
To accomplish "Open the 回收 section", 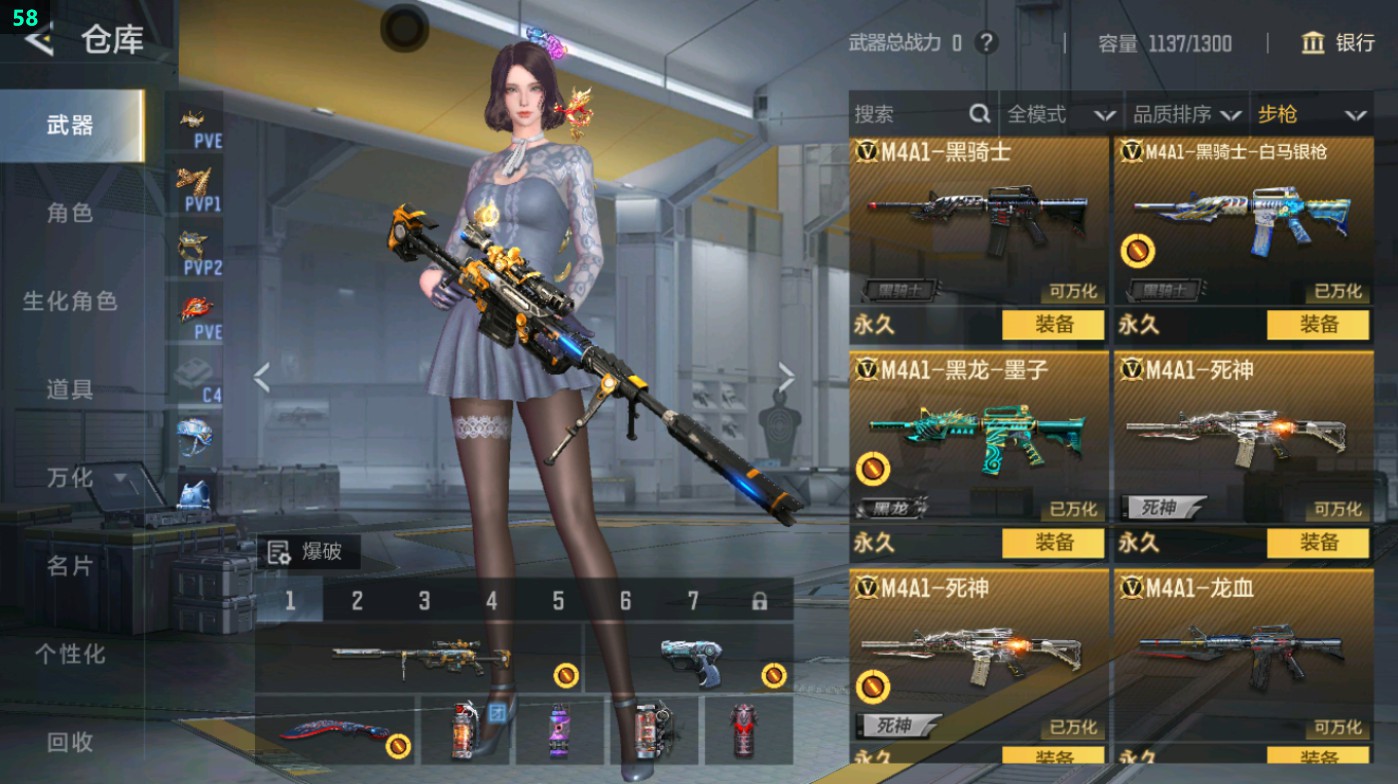I will click(70, 741).
